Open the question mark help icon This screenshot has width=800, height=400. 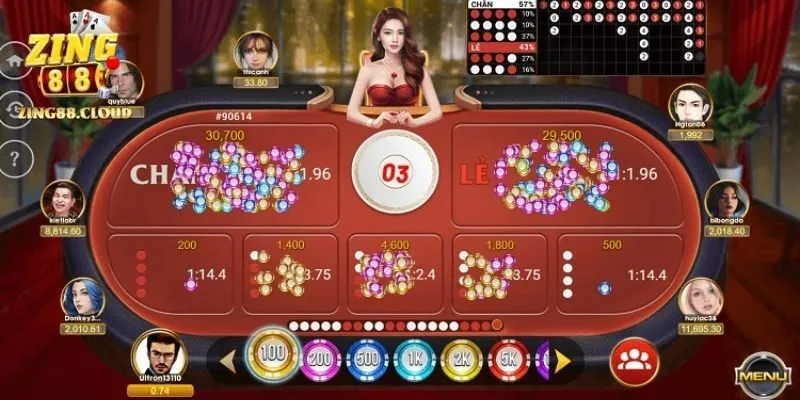click(x=14, y=157)
